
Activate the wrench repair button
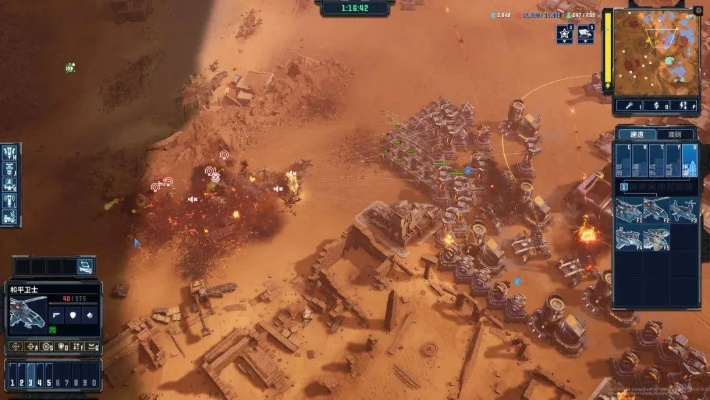(629, 103)
